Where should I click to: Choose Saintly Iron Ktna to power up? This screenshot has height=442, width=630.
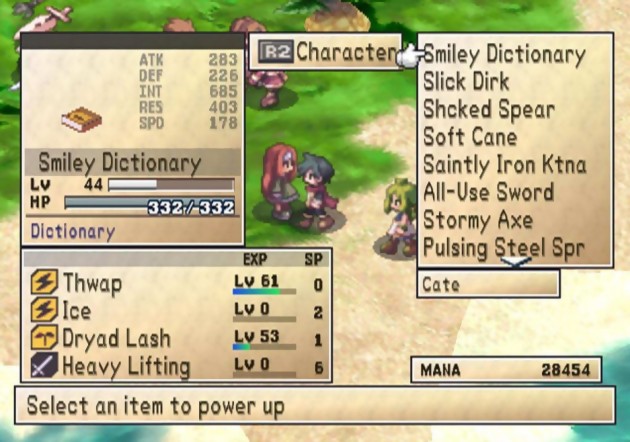(x=504, y=164)
